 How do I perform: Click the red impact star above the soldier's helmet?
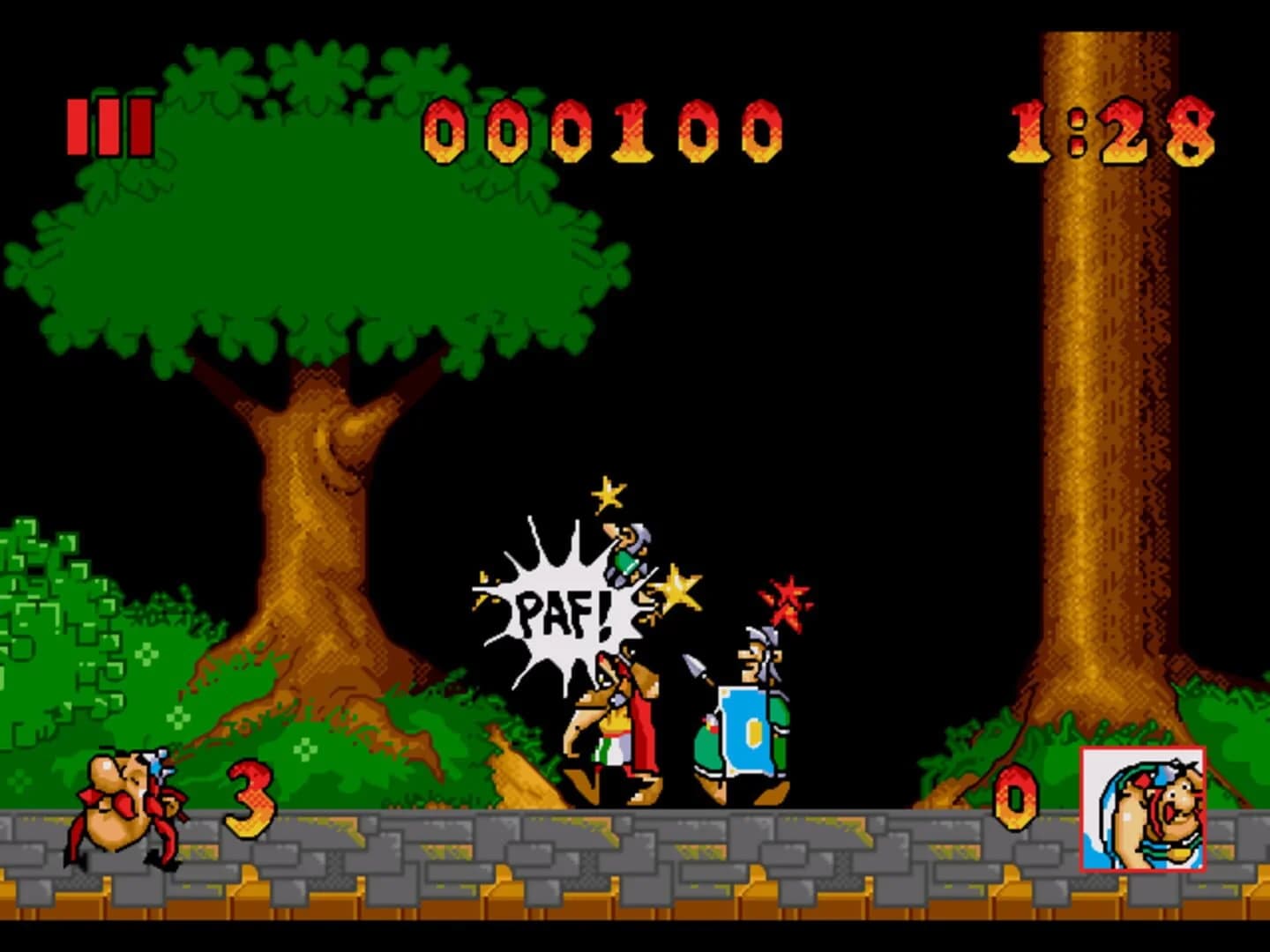[x=788, y=604]
